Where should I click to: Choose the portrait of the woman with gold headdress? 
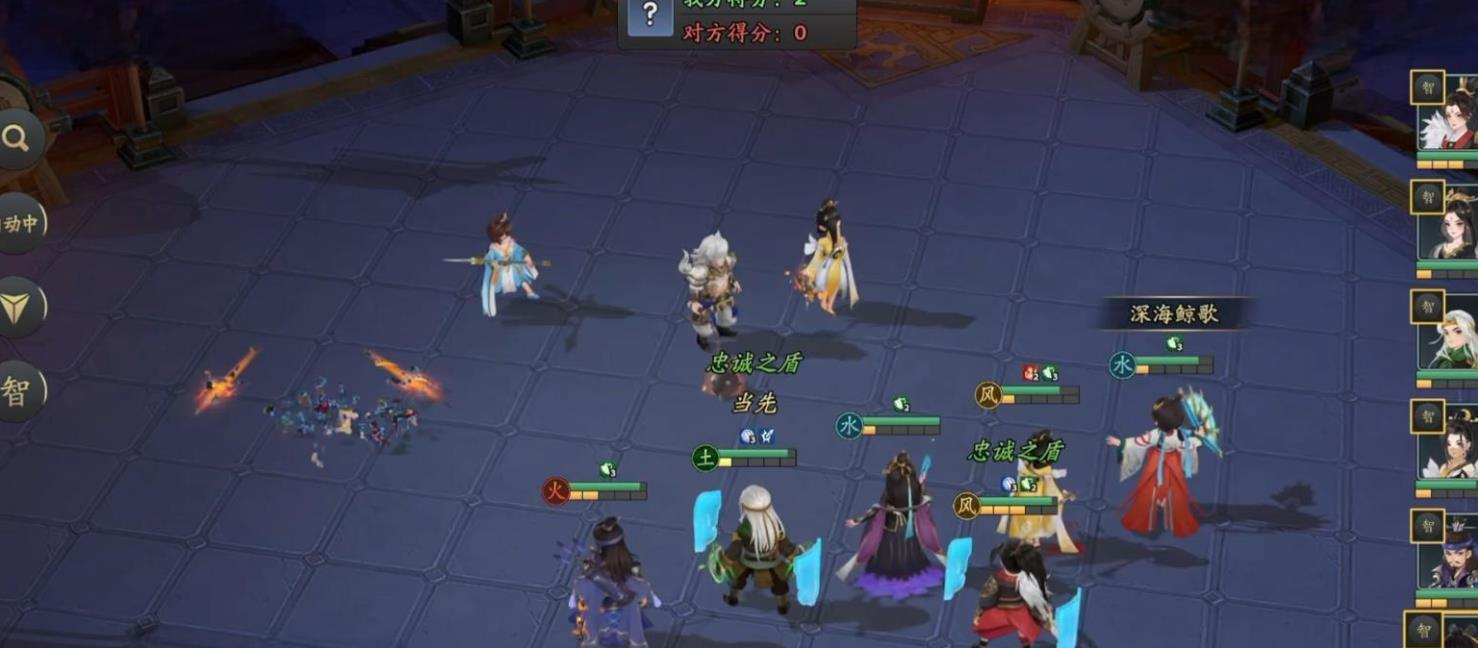(x=1448, y=230)
